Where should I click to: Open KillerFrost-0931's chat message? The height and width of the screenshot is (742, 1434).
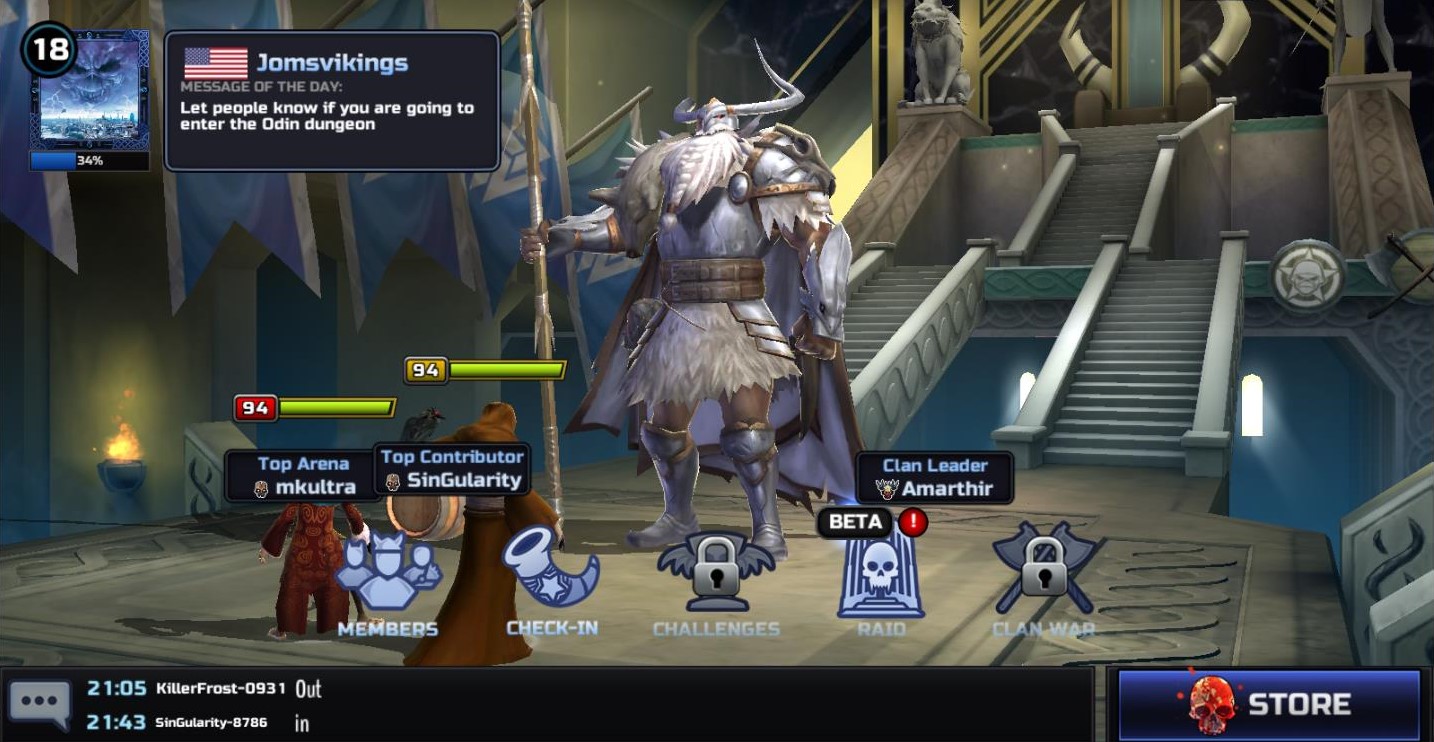tap(221, 689)
